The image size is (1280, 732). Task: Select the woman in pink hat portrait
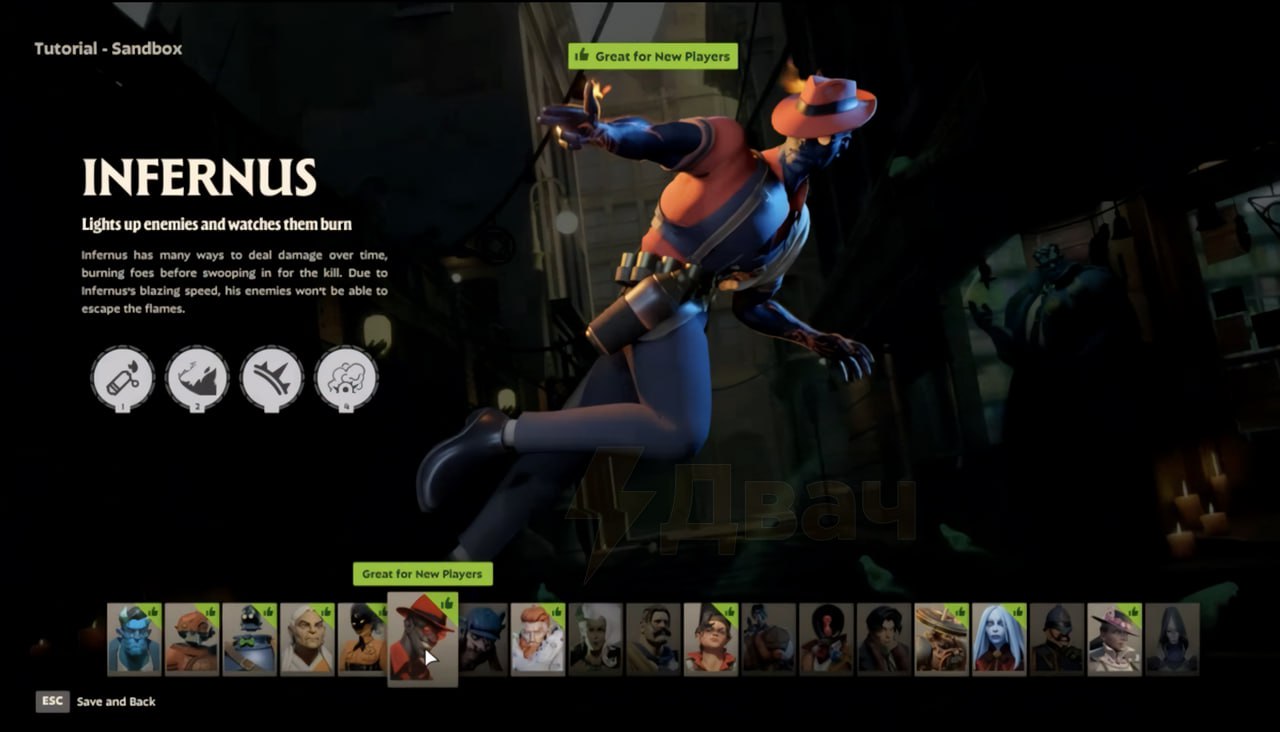point(1114,638)
